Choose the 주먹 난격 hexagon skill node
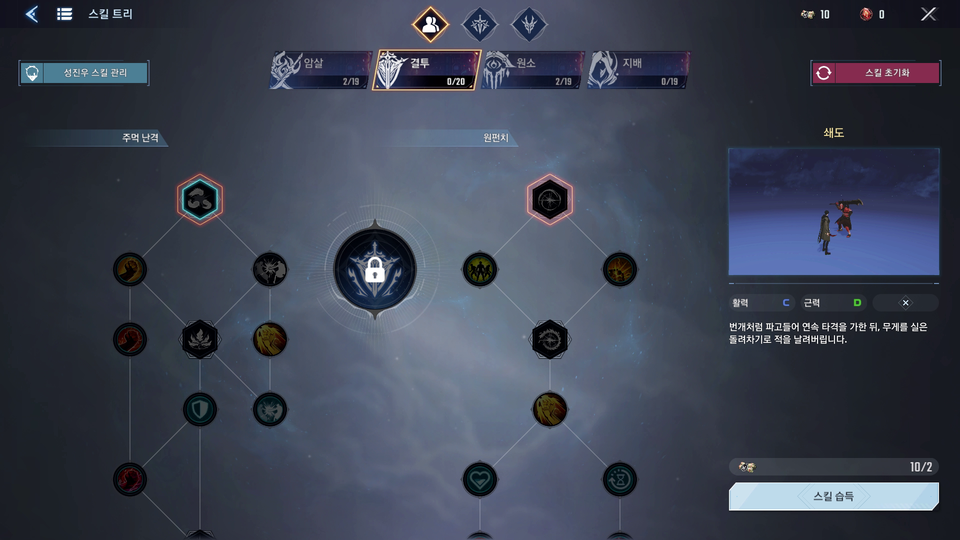This screenshot has width=960, height=540. pyautogui.click(x=200, y=199)
